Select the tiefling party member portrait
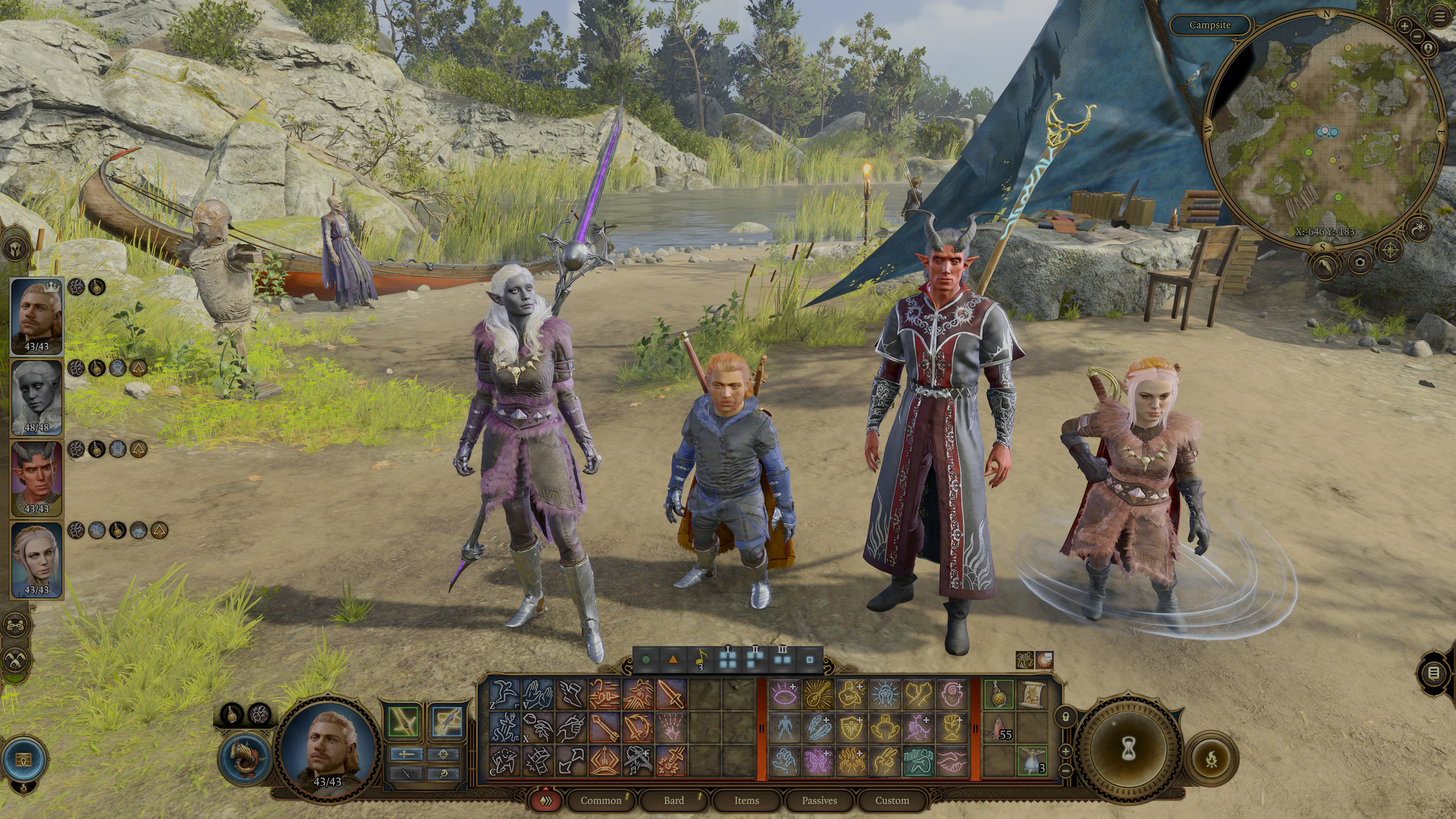 click(36, 478)
